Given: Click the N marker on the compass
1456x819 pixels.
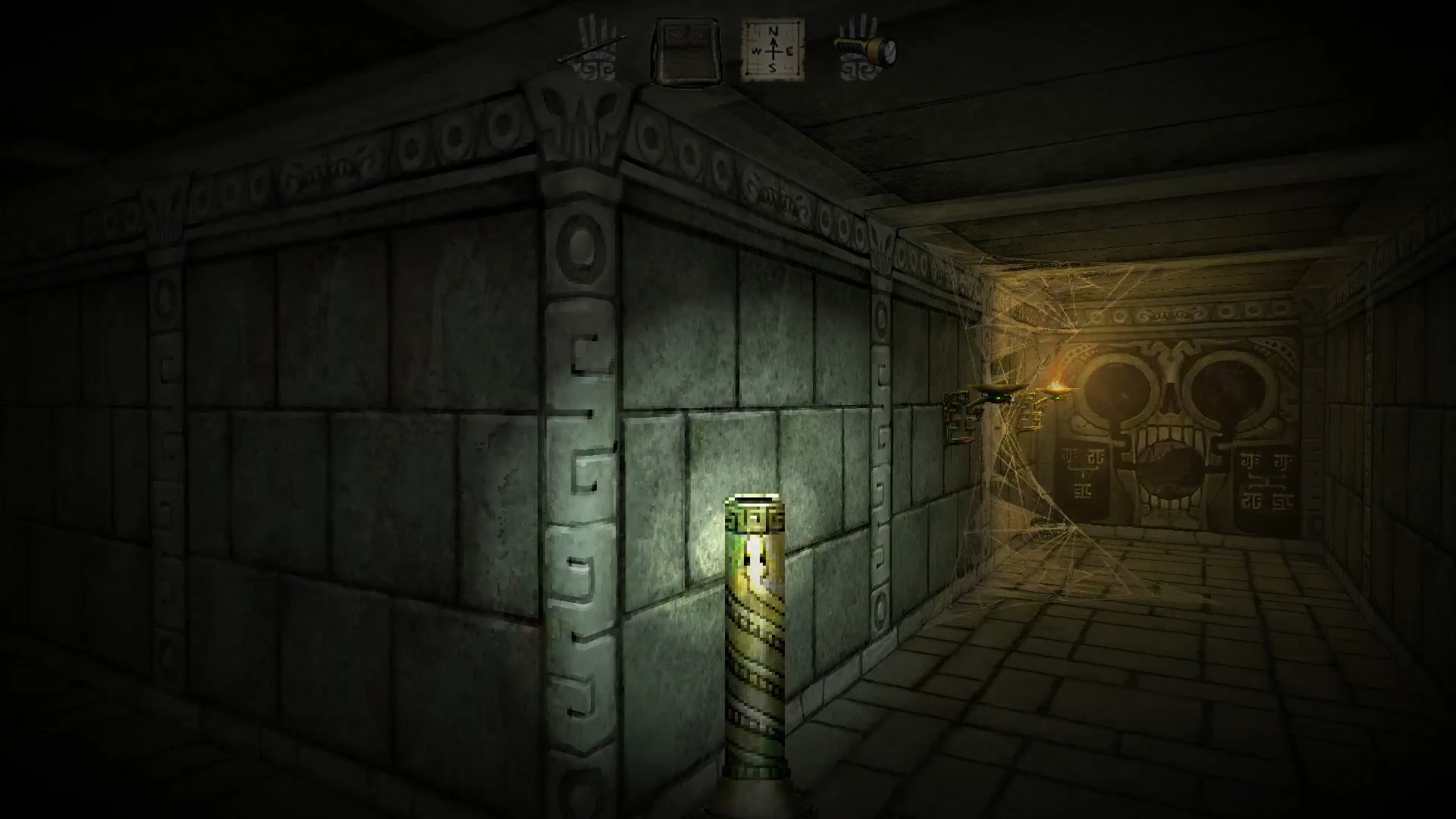Looking at the screenshot, I should tap(773, 30).
